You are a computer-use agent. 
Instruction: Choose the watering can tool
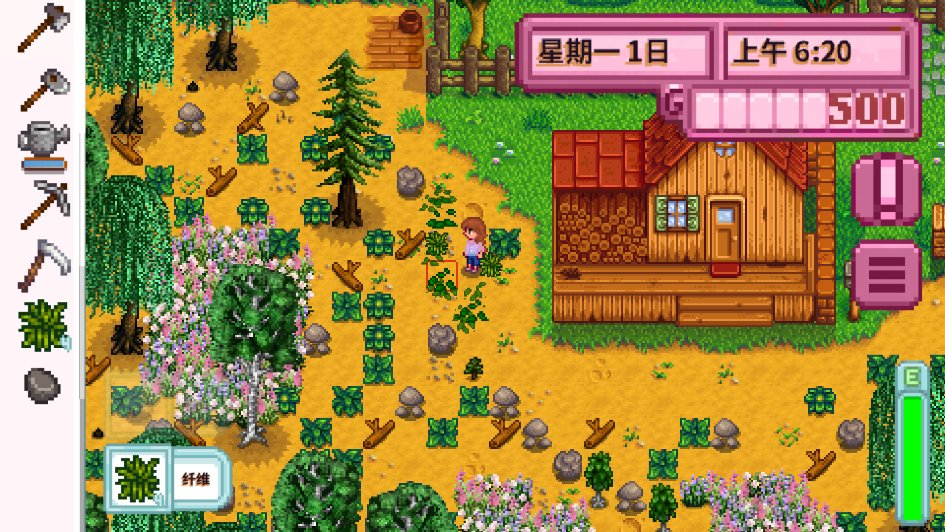click(x=42, y=143)
